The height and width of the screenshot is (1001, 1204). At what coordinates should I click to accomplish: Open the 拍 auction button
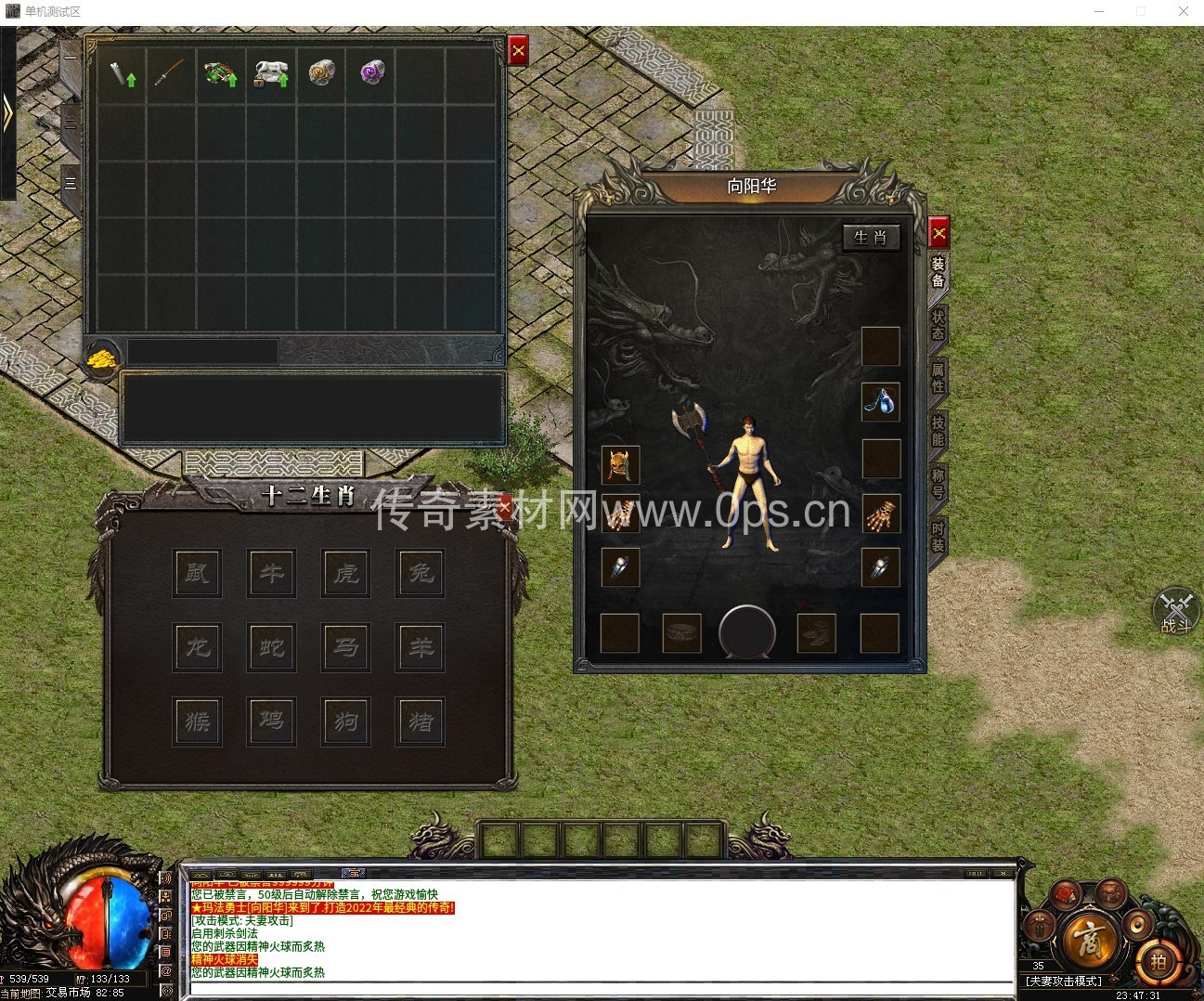coord(1158,962)
